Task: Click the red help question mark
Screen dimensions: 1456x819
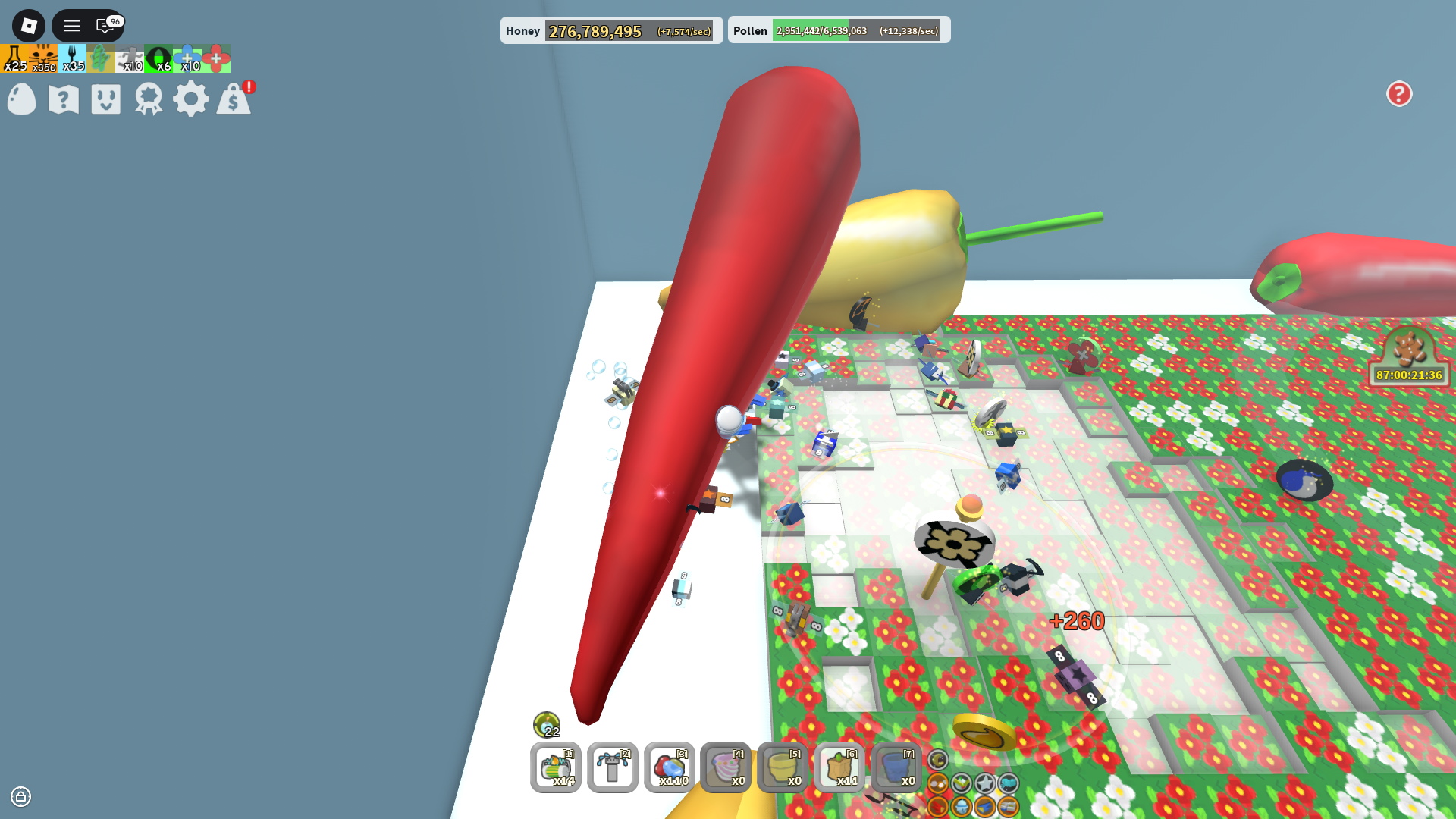Action: click(1399, 93)
